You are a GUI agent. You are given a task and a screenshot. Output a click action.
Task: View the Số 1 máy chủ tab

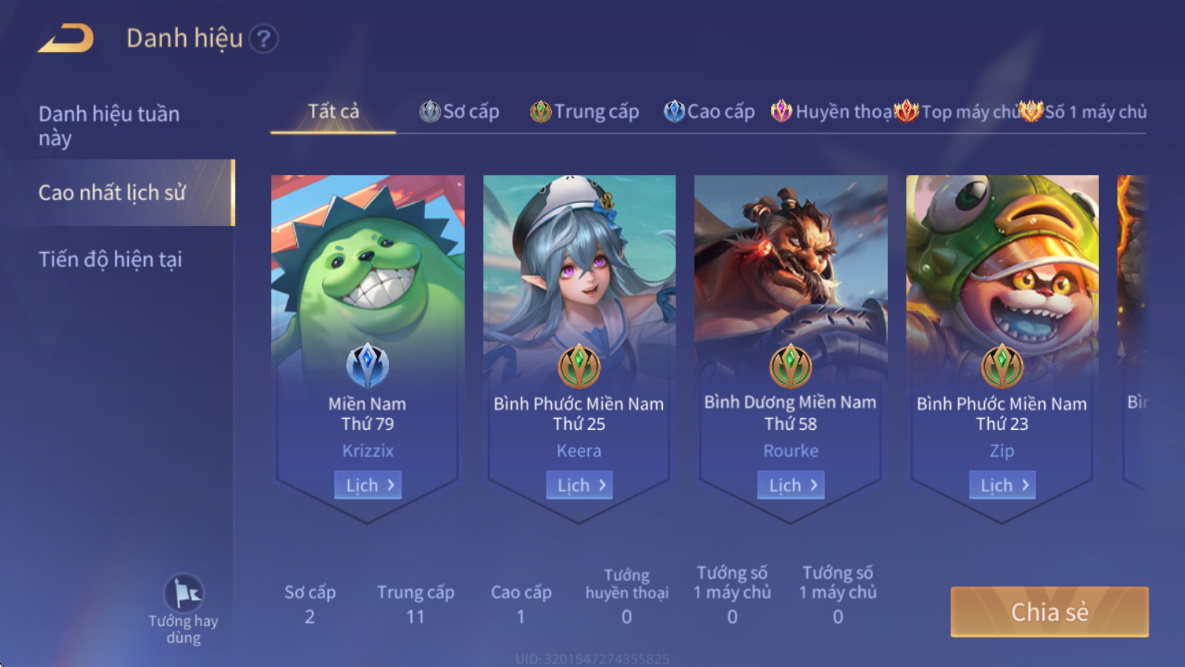pos(1084,112)
